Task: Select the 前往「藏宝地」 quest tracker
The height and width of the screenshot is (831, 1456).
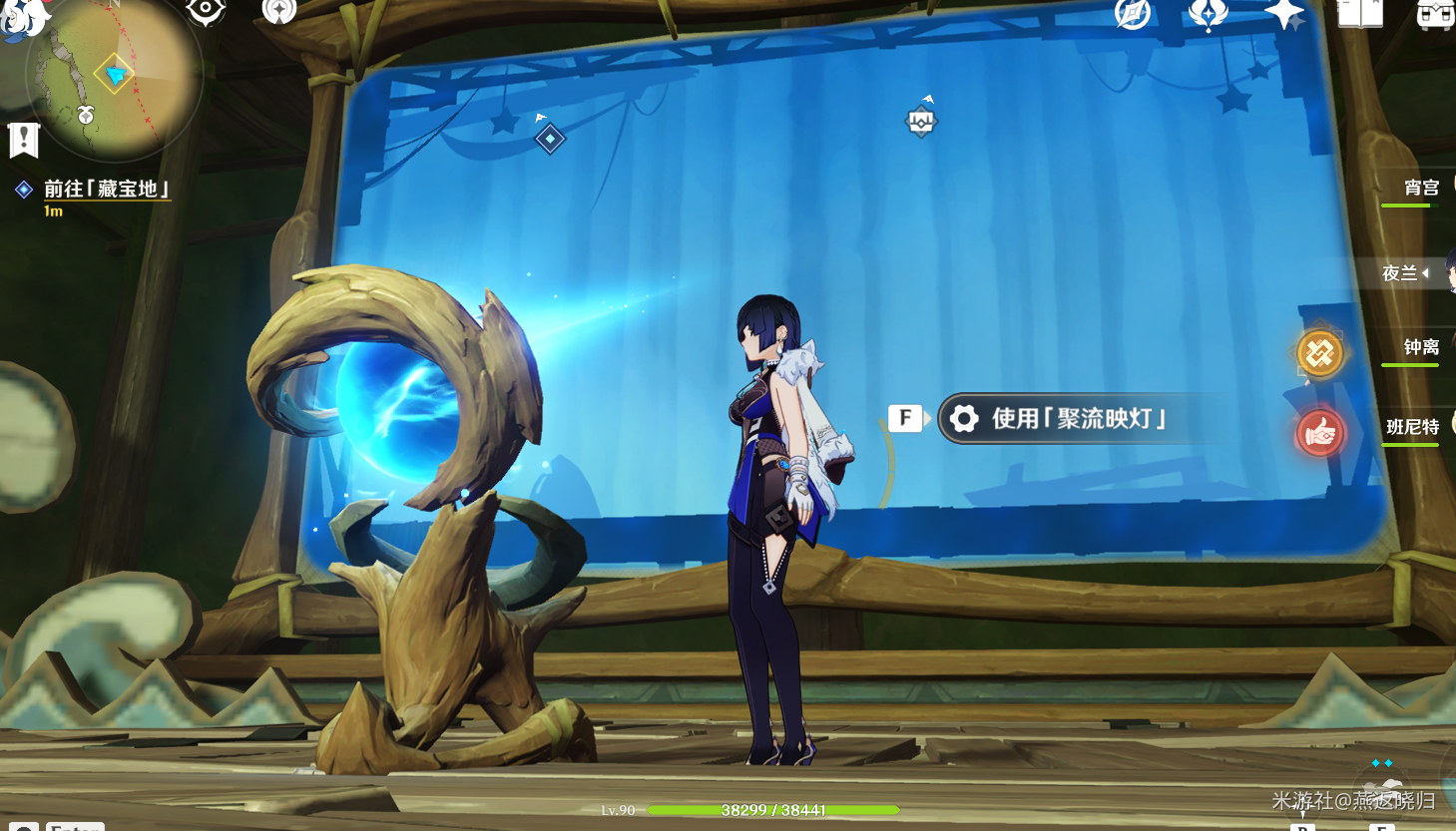Action: tap(106, 189)
